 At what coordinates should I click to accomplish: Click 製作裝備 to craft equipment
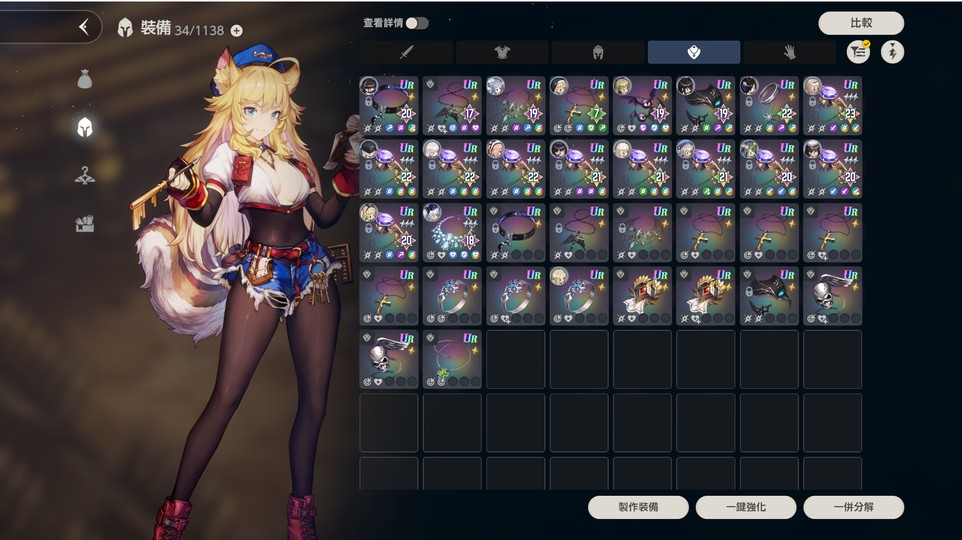tap(638, 507)
